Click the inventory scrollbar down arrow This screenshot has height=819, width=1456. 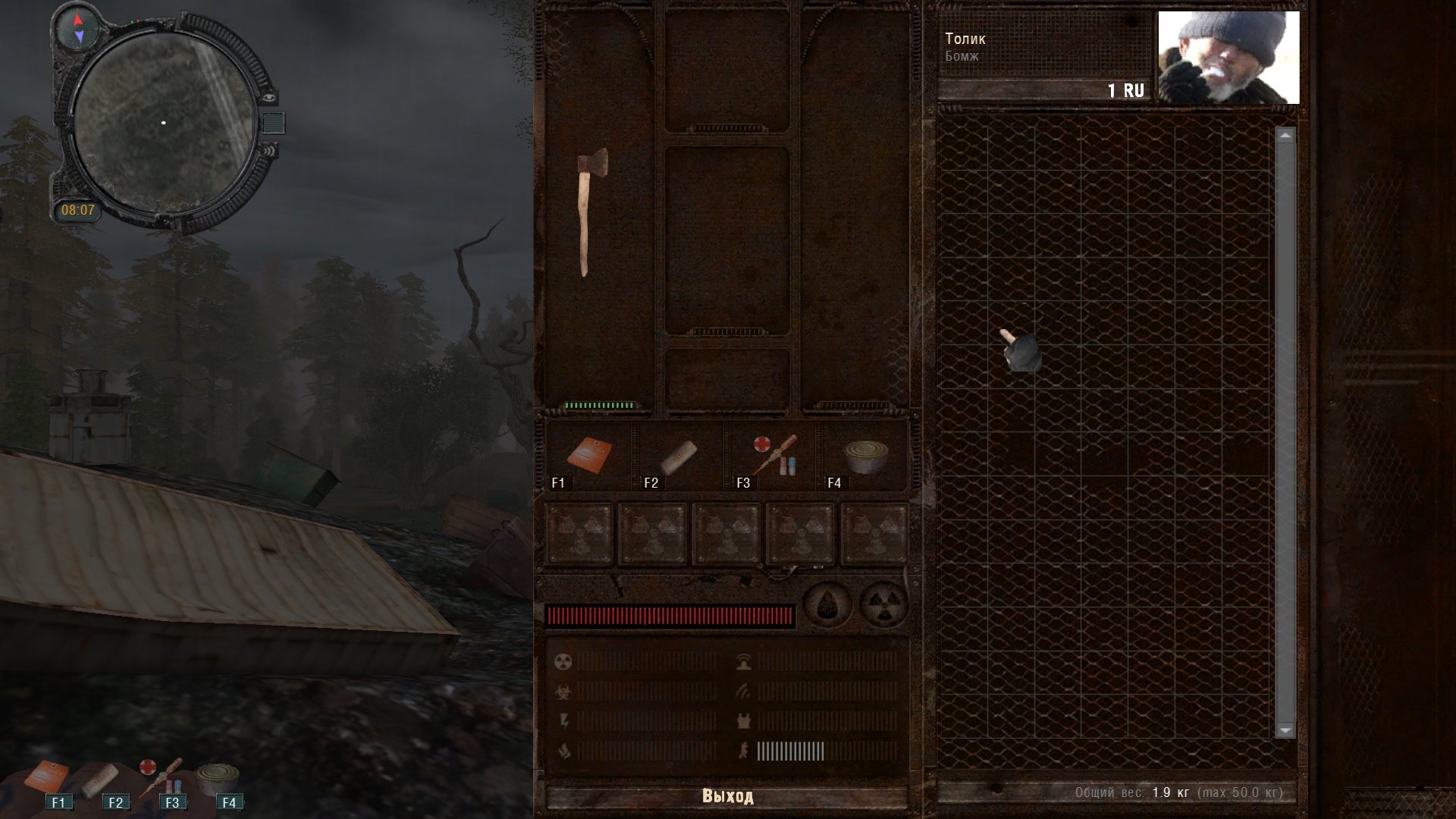pos(1285,730)
